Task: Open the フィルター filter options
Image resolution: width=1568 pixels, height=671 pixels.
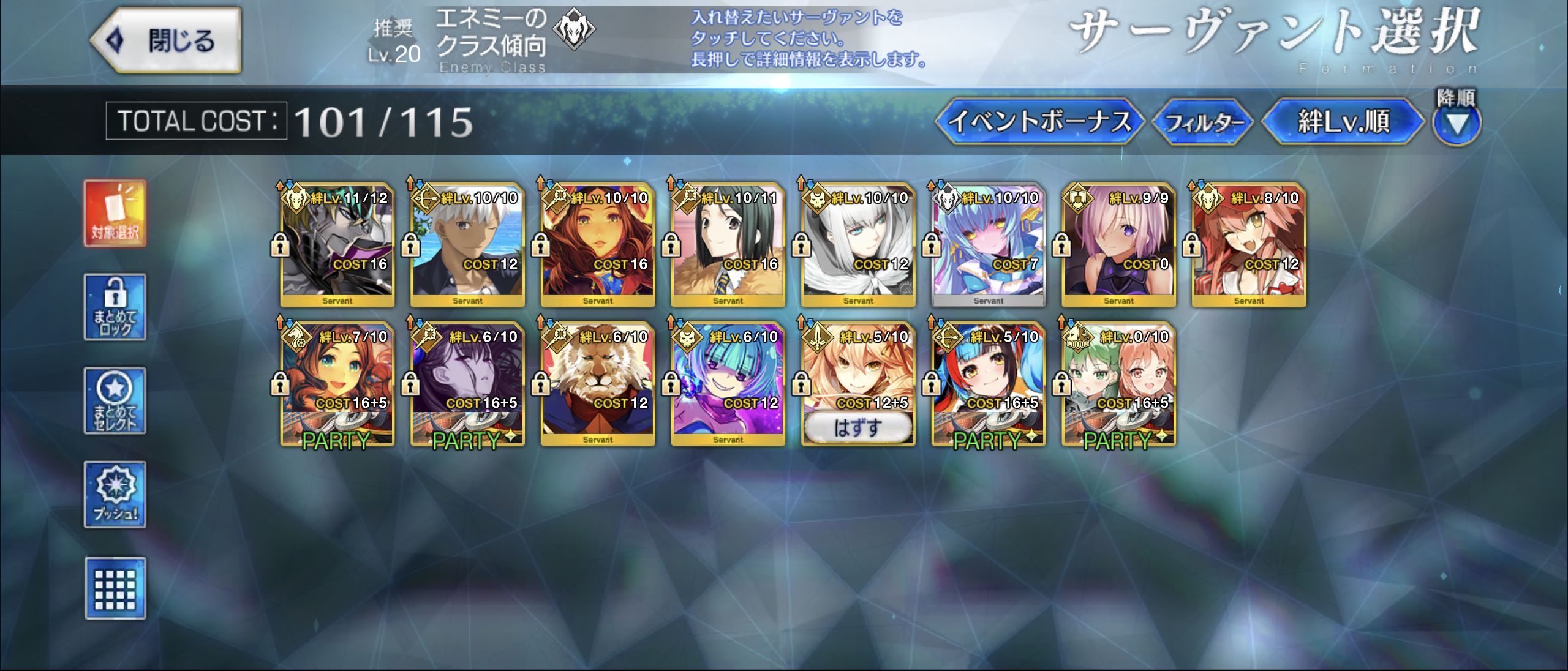Action: [x=1203, y=122]
